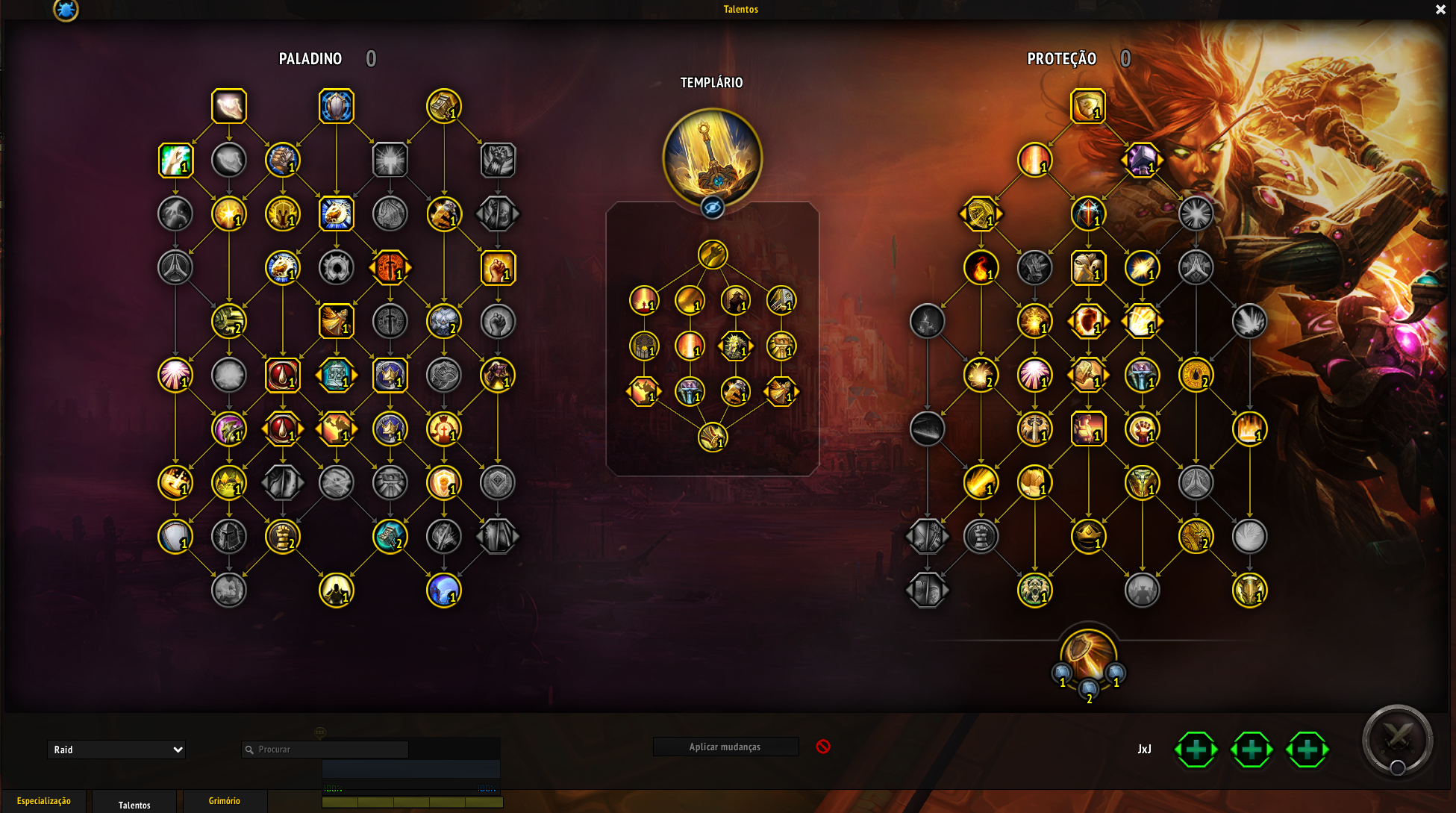This screenshot has width=1456, height=813.
Task: Click the large shield ability below Proteção tree
Action: [1088, 651]
